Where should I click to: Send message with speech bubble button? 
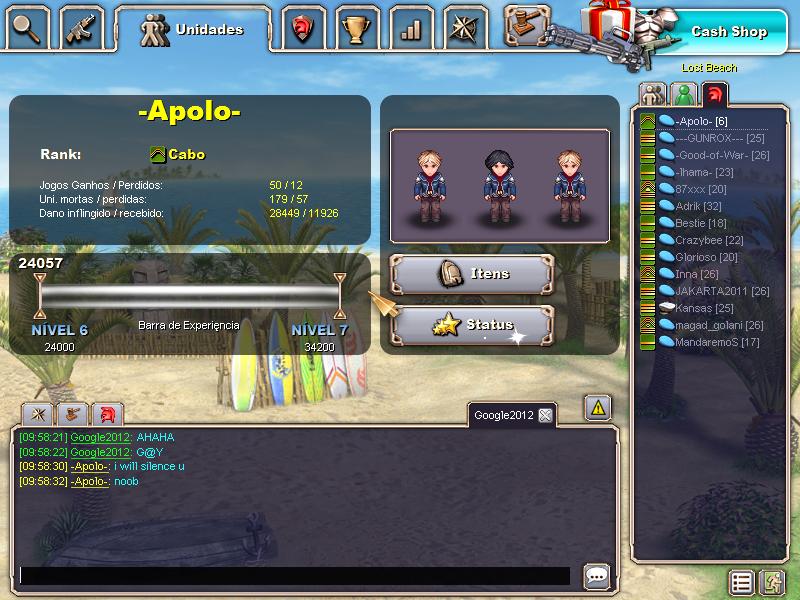597,576
